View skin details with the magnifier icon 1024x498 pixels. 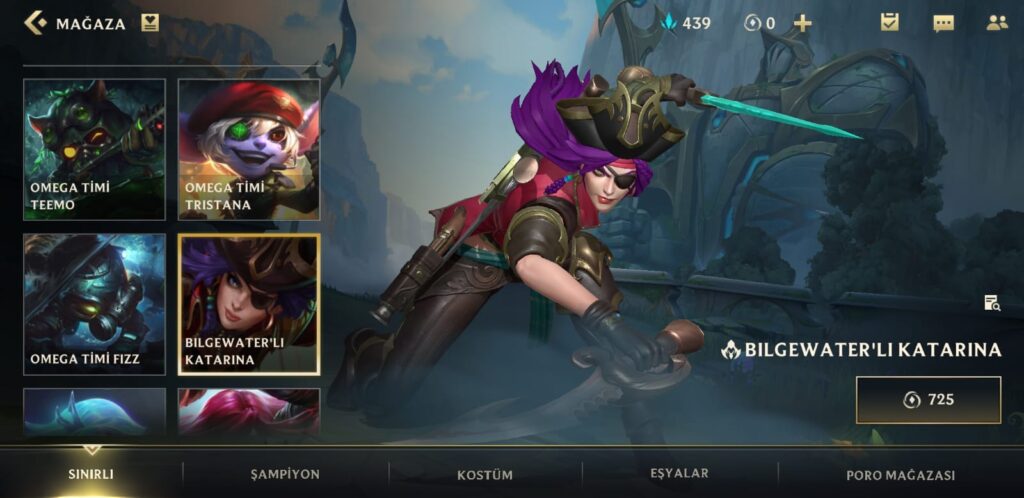click(x=991, y=303)
